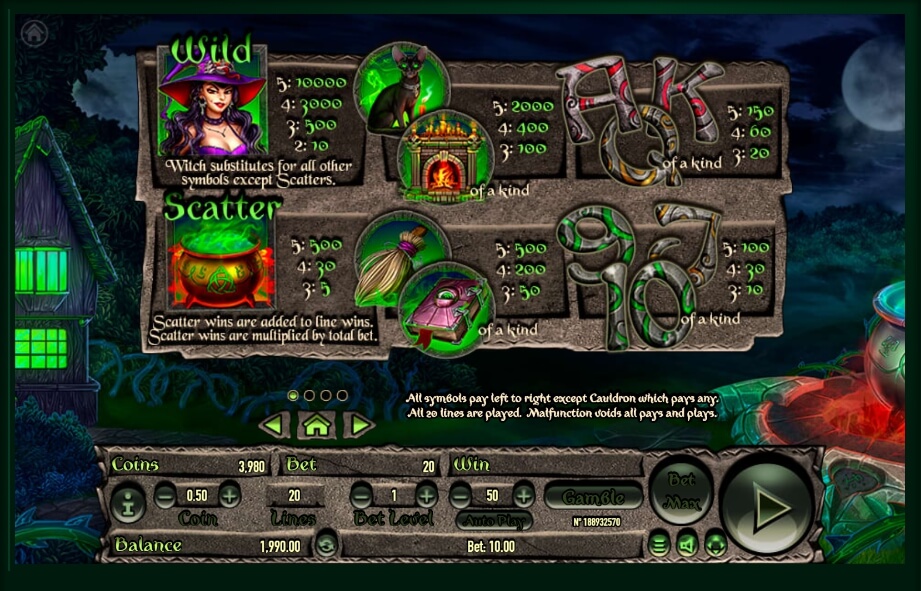
Task: Click the balance refresh icon
Action: (x=326, y=546)
